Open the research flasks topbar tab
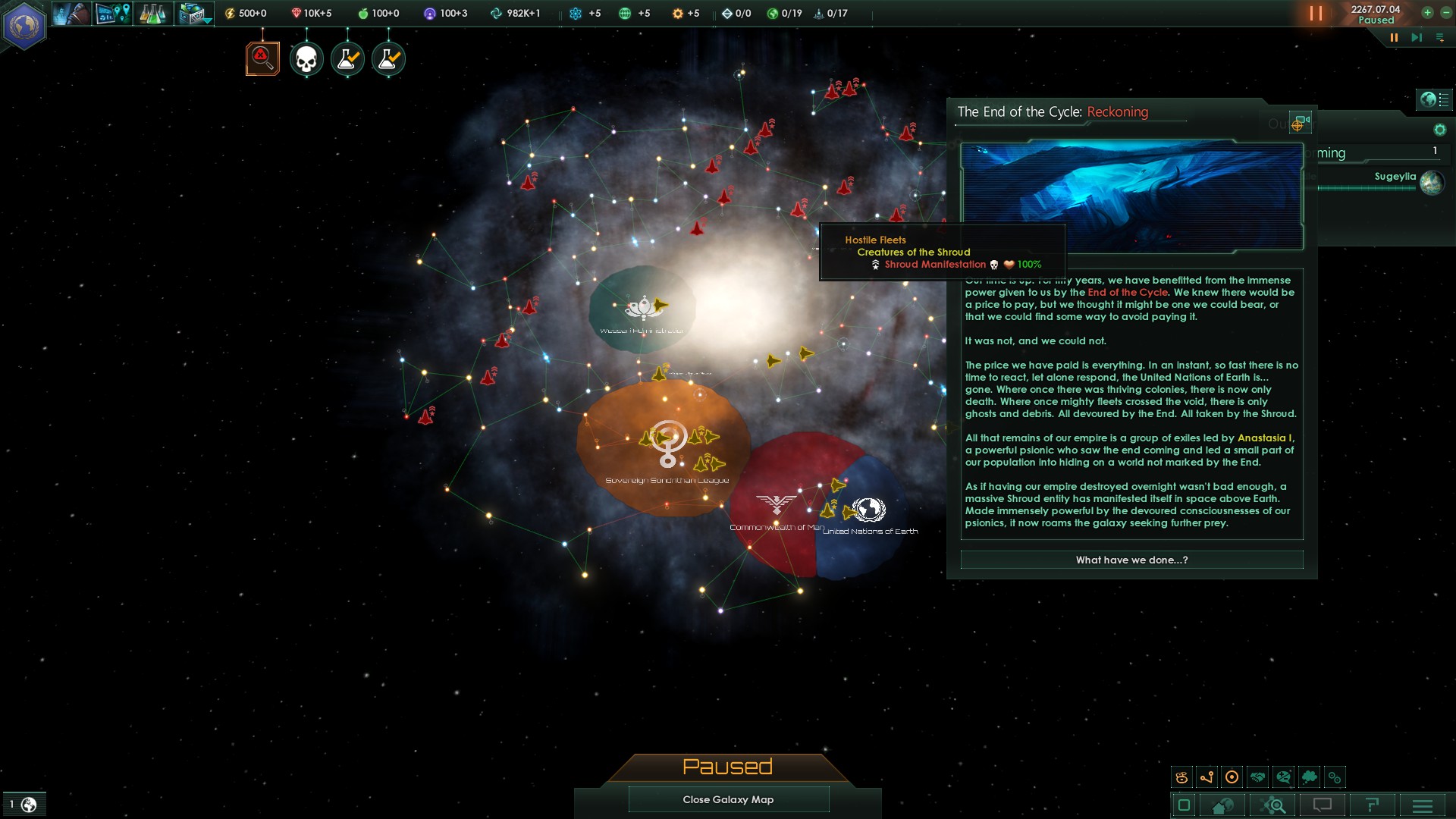This screenshot has height=819, width=1456. 152,14
